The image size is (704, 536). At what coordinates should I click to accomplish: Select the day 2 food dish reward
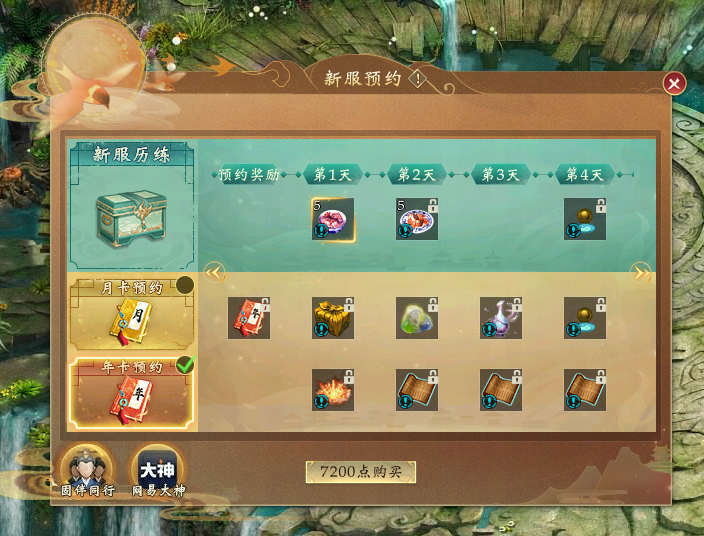pyautogui.click(x=417, y=219)
